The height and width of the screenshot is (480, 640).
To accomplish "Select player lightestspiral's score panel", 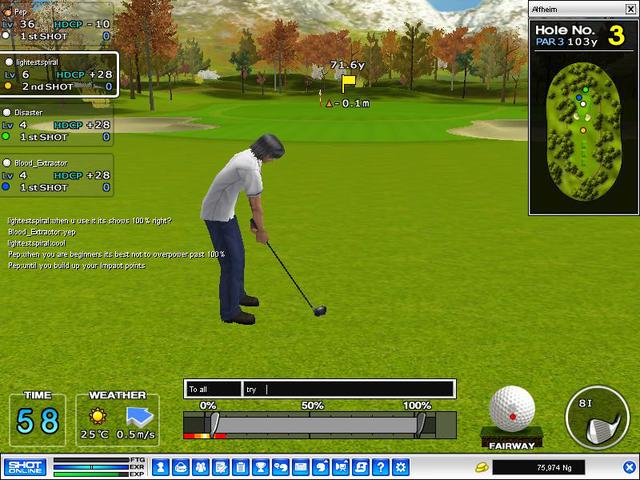I will click(60, 74).
